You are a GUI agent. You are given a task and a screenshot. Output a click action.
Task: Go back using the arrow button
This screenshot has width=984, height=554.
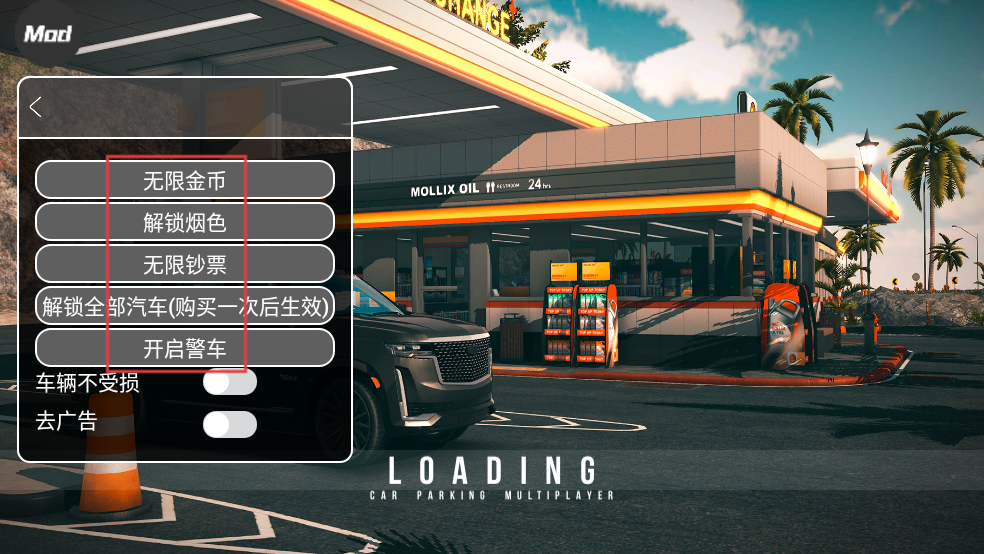click(x=36, y=107)
